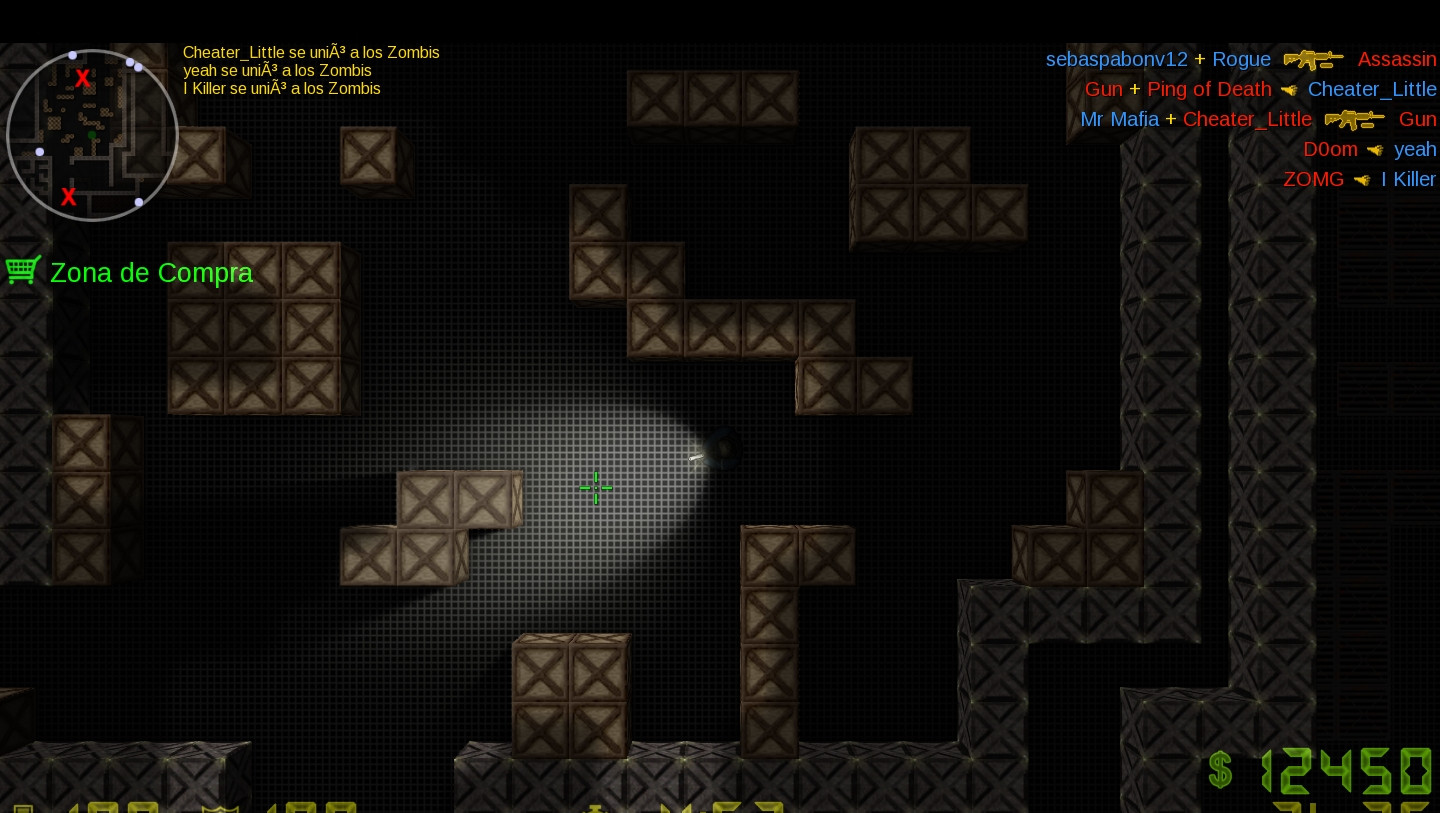
Task: Click the 12450 money total
Action: [x=1347, y=770]
